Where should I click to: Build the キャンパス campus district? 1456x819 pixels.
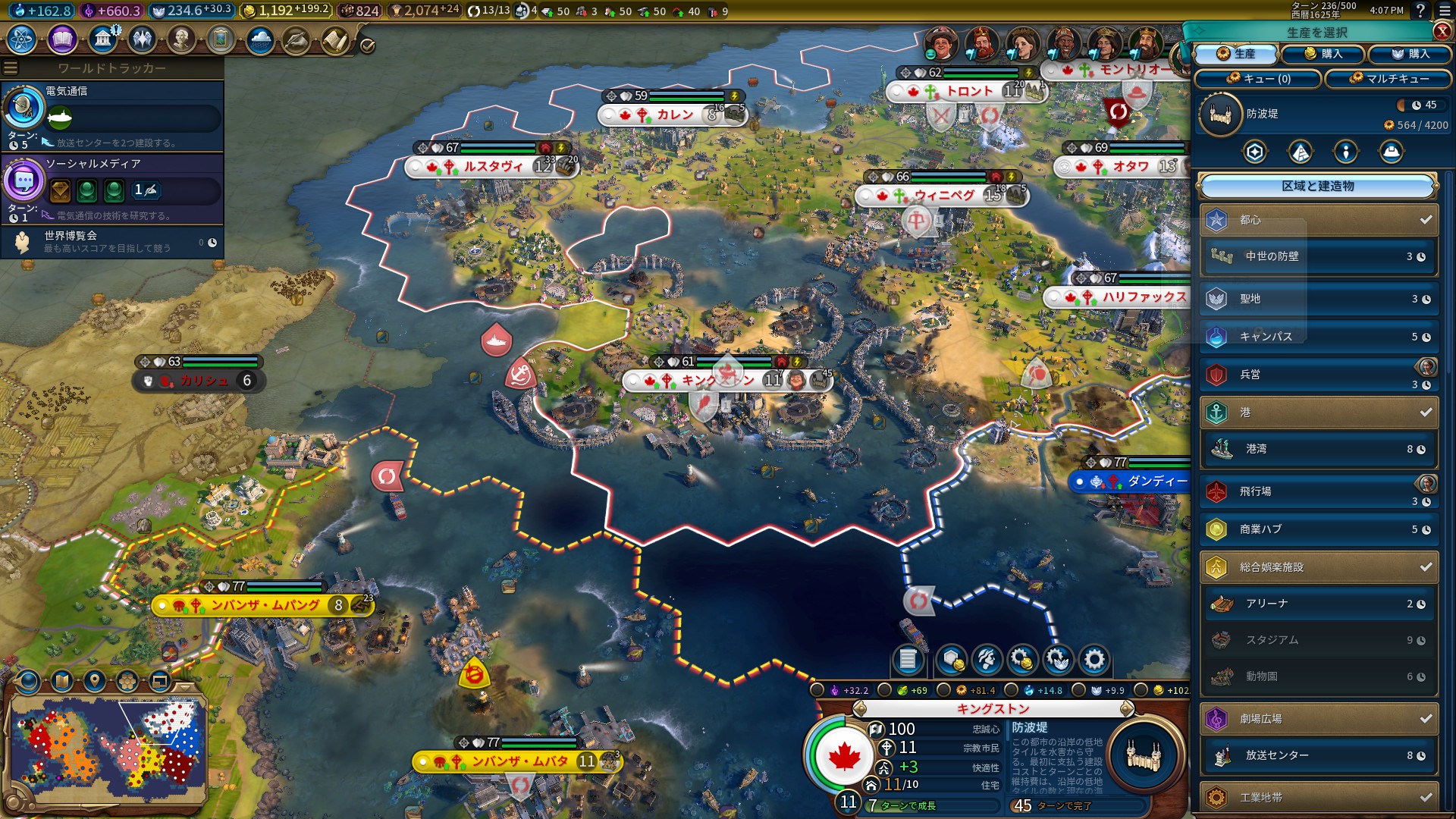coord(1318,337)
